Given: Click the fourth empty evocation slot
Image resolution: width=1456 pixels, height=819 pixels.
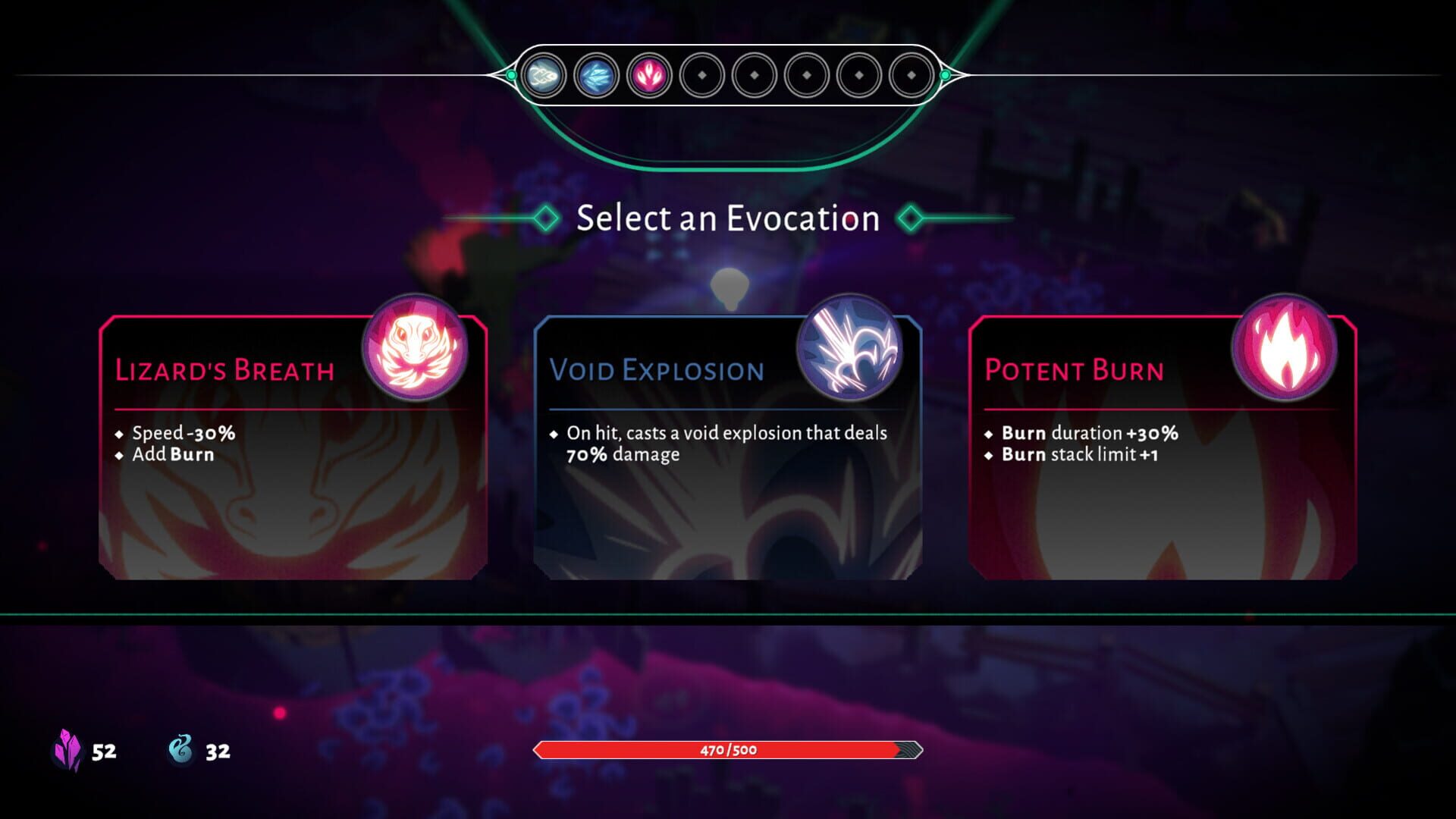Looking at the screenshot, I should 703,74.
